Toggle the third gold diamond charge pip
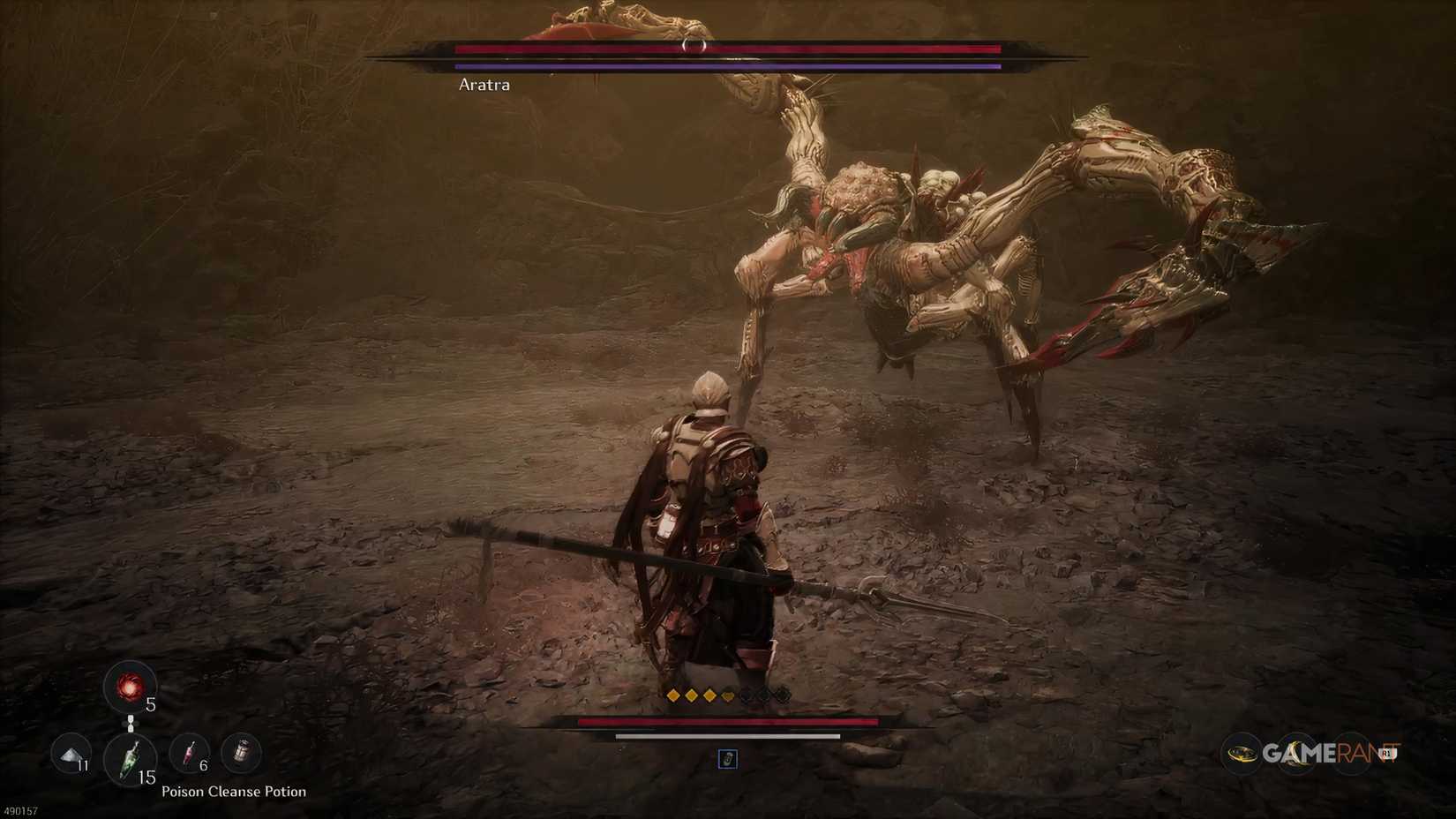 pyautogui.click(x=709, y=695)
